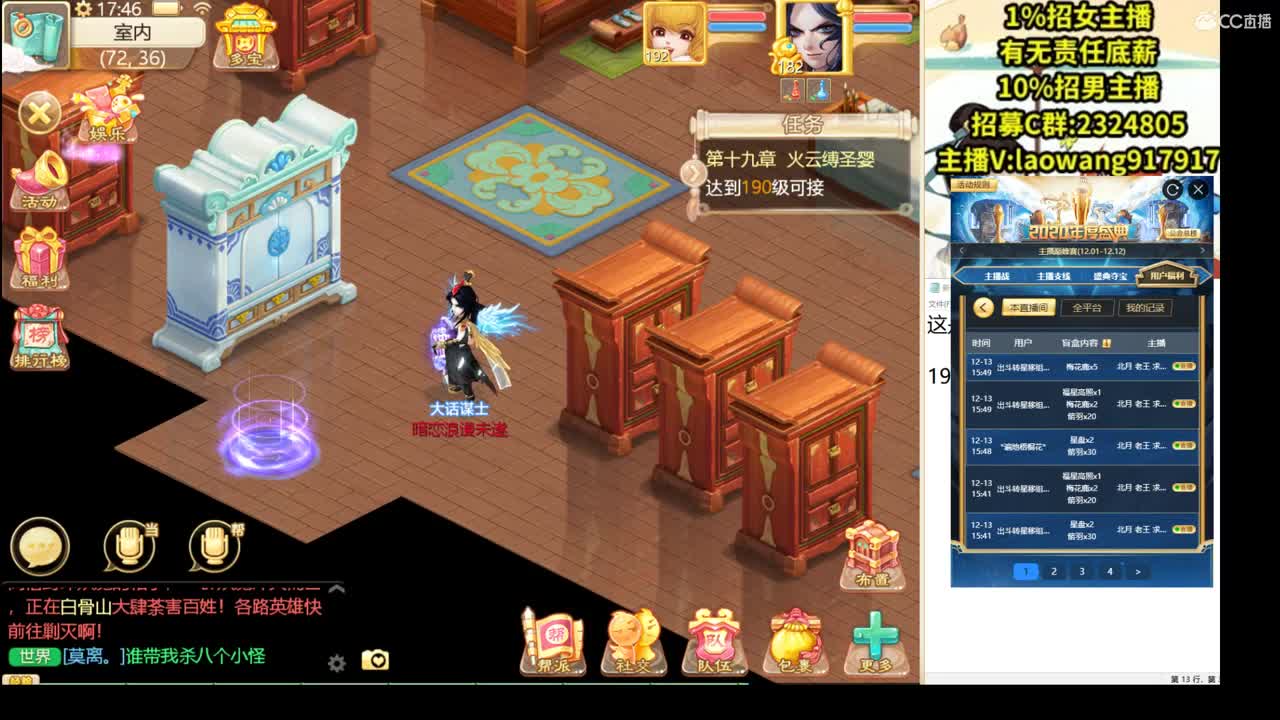Toggle the 直播 status on first record row
Viewport: 1280px width, 720px height.
tap(1183, 367)
